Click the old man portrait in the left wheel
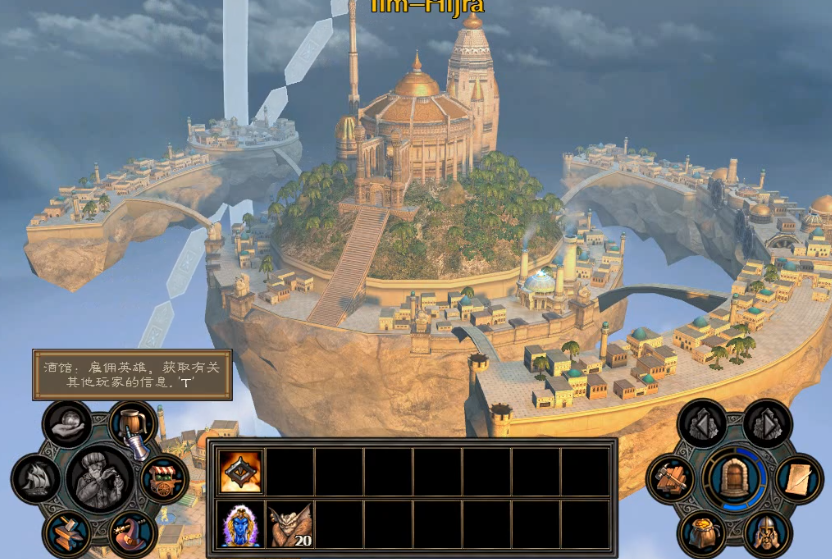This screenshot has height=559, width=832. click(100, 478)
